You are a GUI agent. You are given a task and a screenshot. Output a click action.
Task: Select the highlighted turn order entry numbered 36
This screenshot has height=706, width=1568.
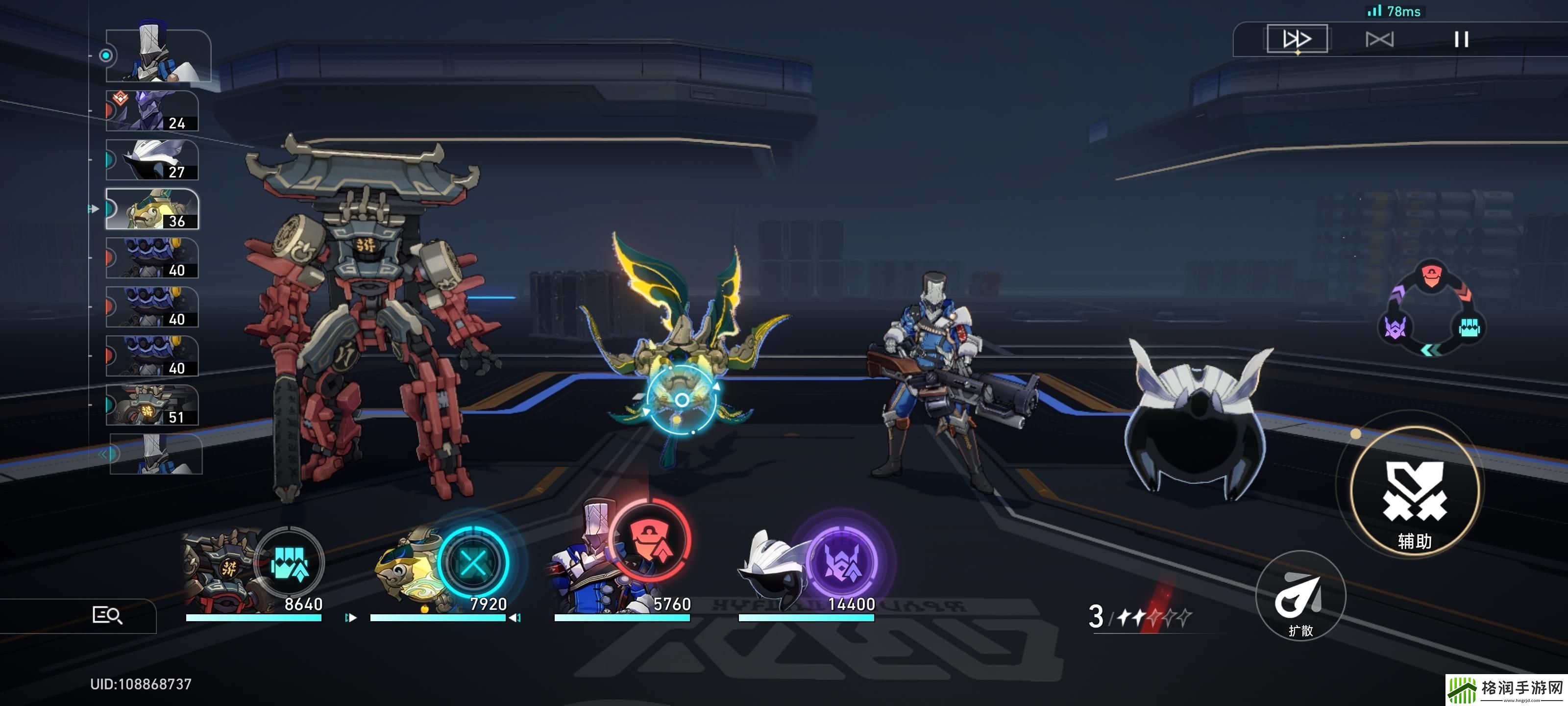(152, 209)
